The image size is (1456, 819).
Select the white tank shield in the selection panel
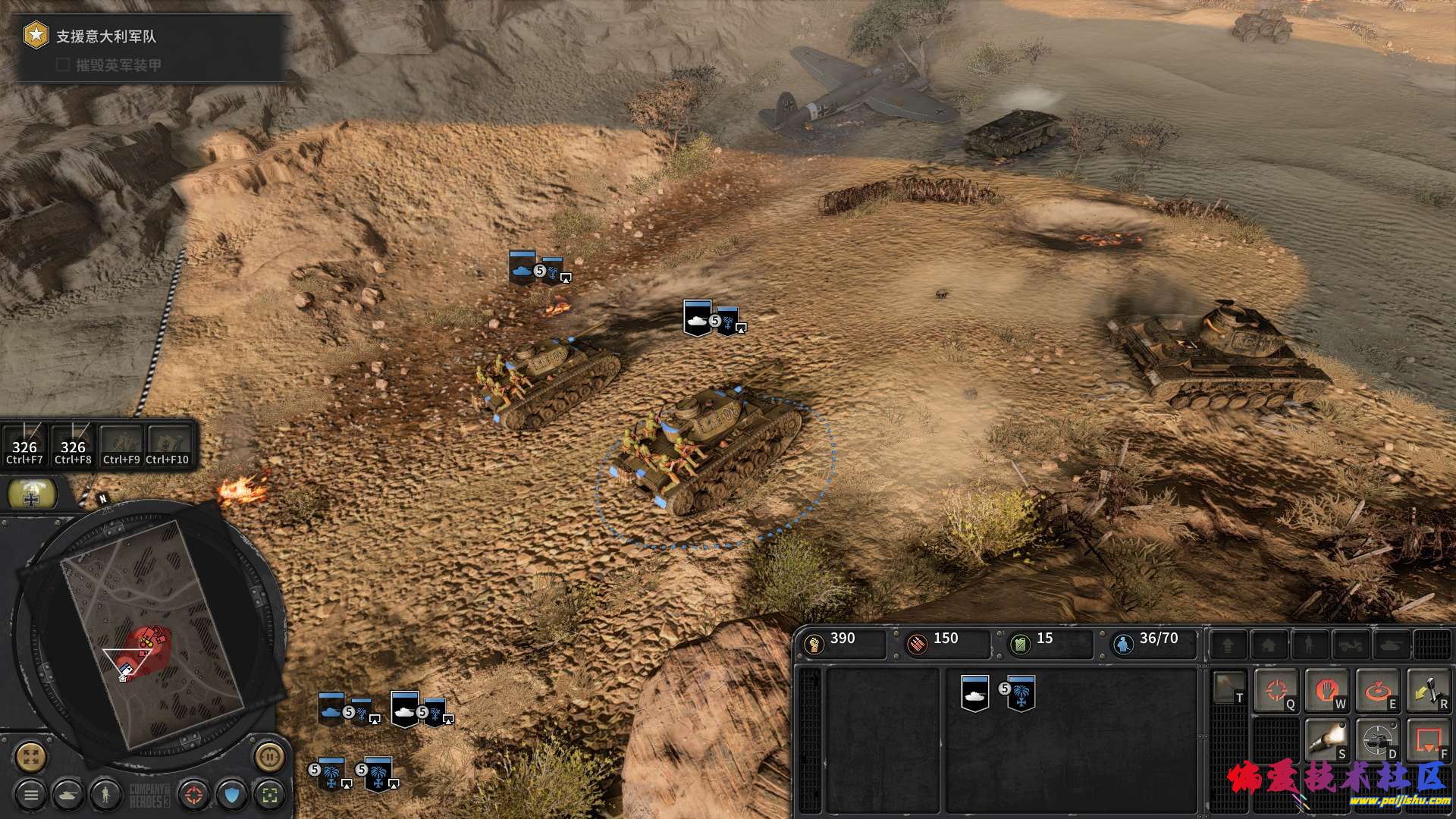point(975,693)
